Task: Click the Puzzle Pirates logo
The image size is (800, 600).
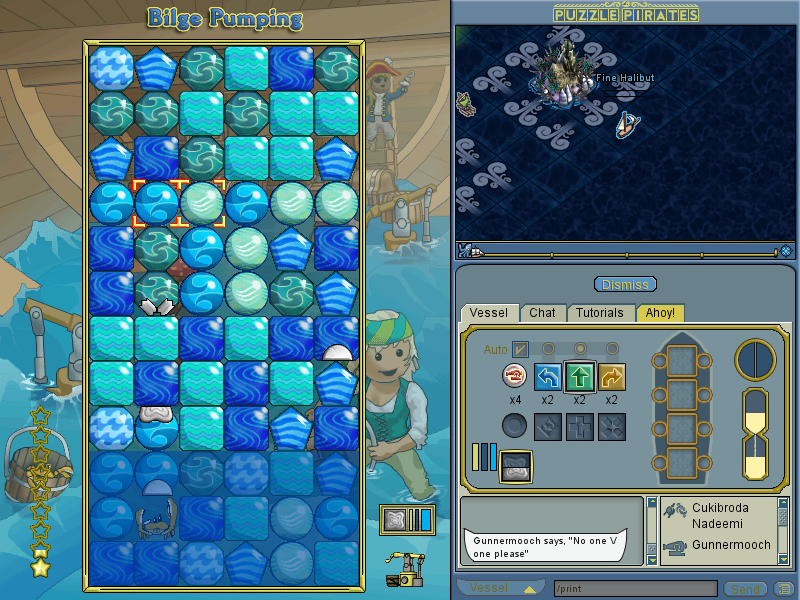Action: point(626,13)
